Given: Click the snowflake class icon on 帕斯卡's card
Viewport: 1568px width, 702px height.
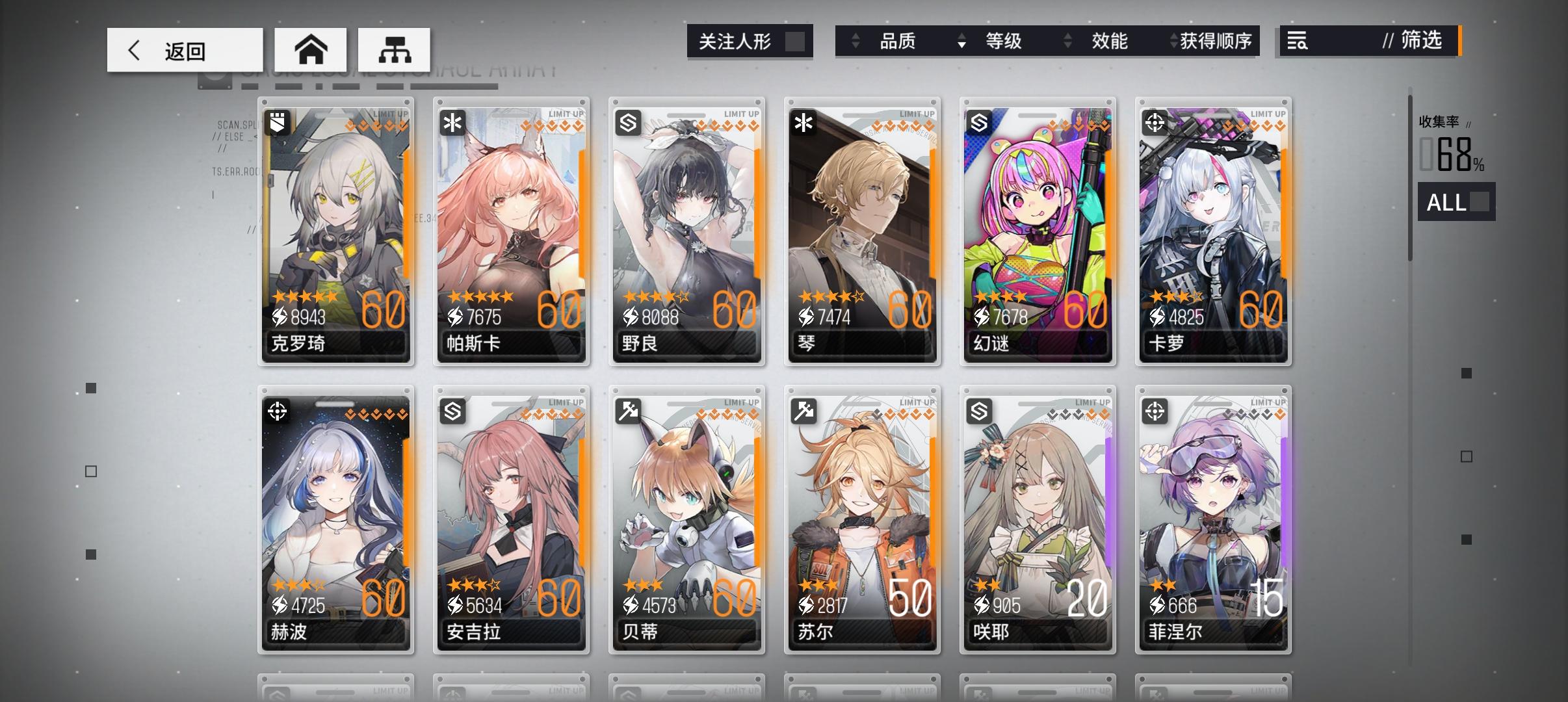Looking at the screenshot, I should click(454, 122).
